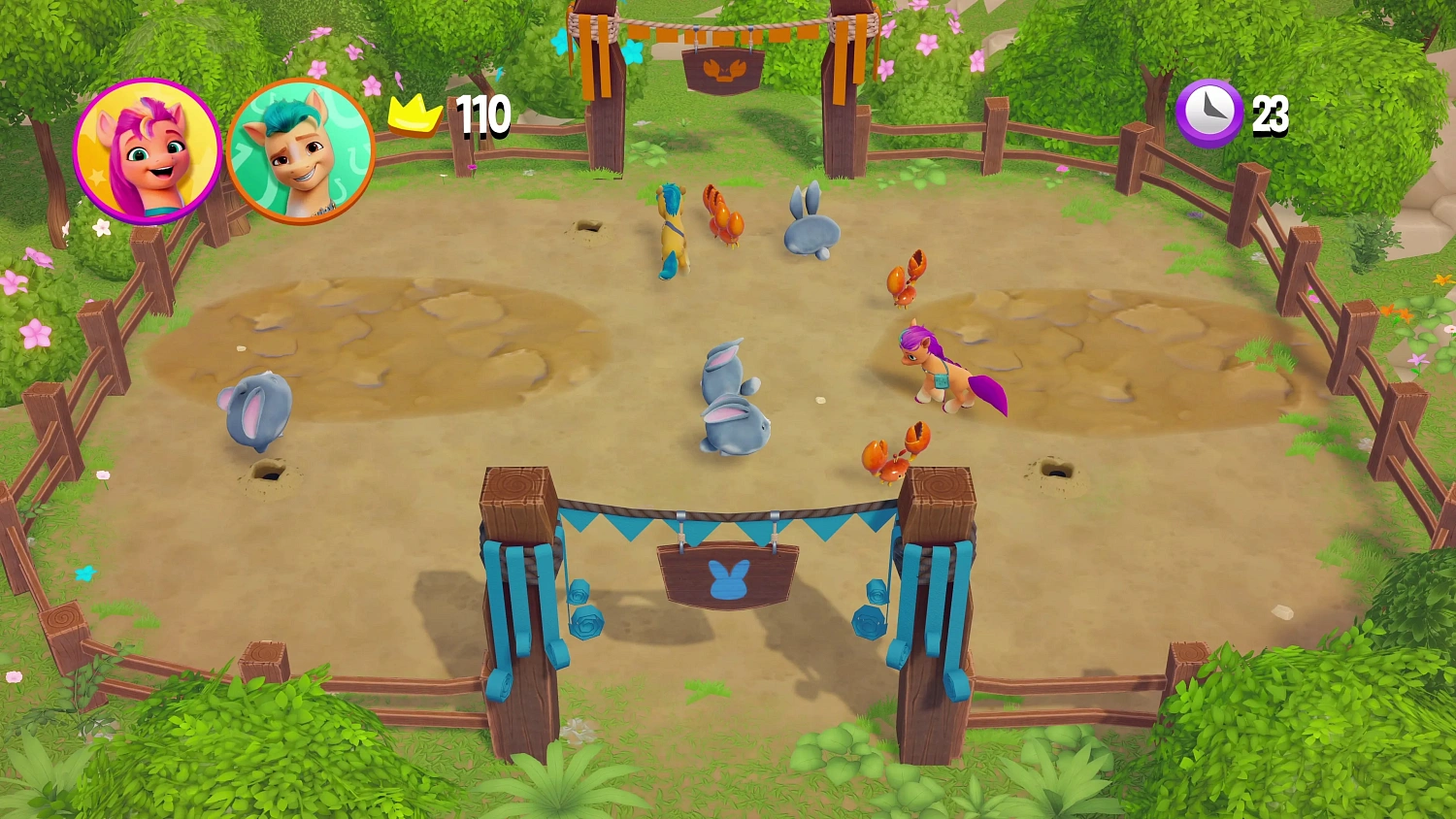Click the timer number 23
1456x819 pixels.
[1272, 115]
